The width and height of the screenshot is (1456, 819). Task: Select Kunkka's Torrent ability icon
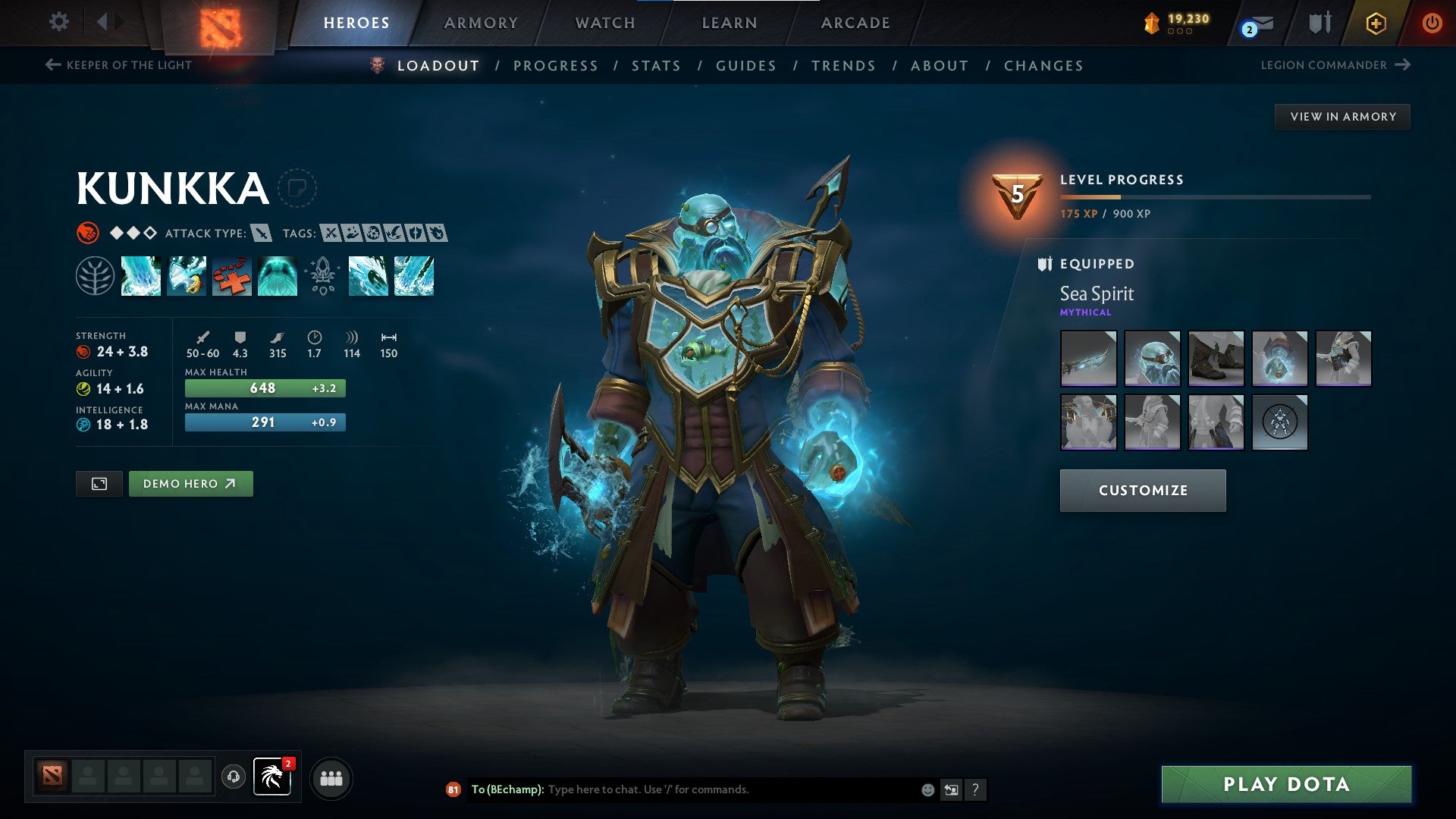[x=141, y=276]
